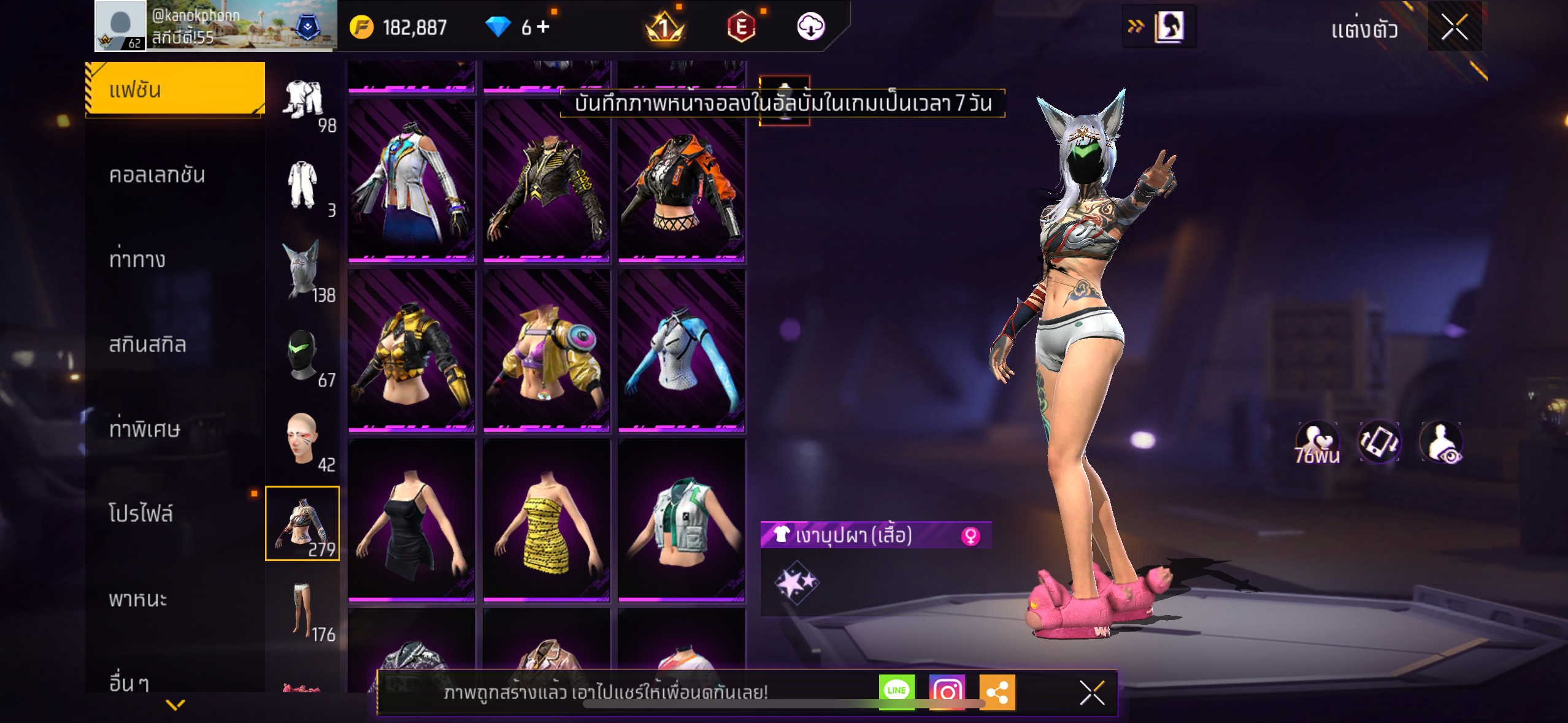Image resolution: width=1568 pixels, height=723 pixels.
Task: Choose the black mask category icon
Action: point(302,354)
